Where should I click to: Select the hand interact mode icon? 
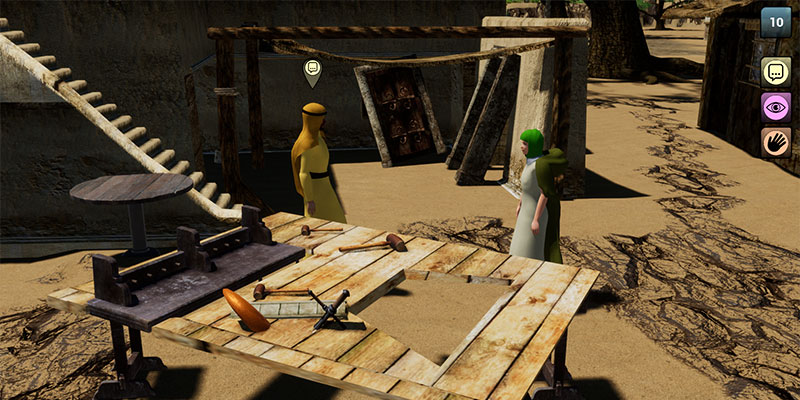pyautogui.click(x=776, y=142)
